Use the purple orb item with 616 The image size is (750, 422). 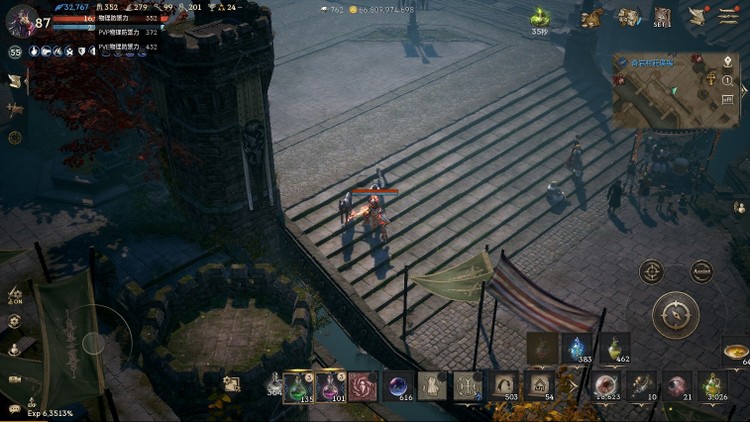[398, 386]
